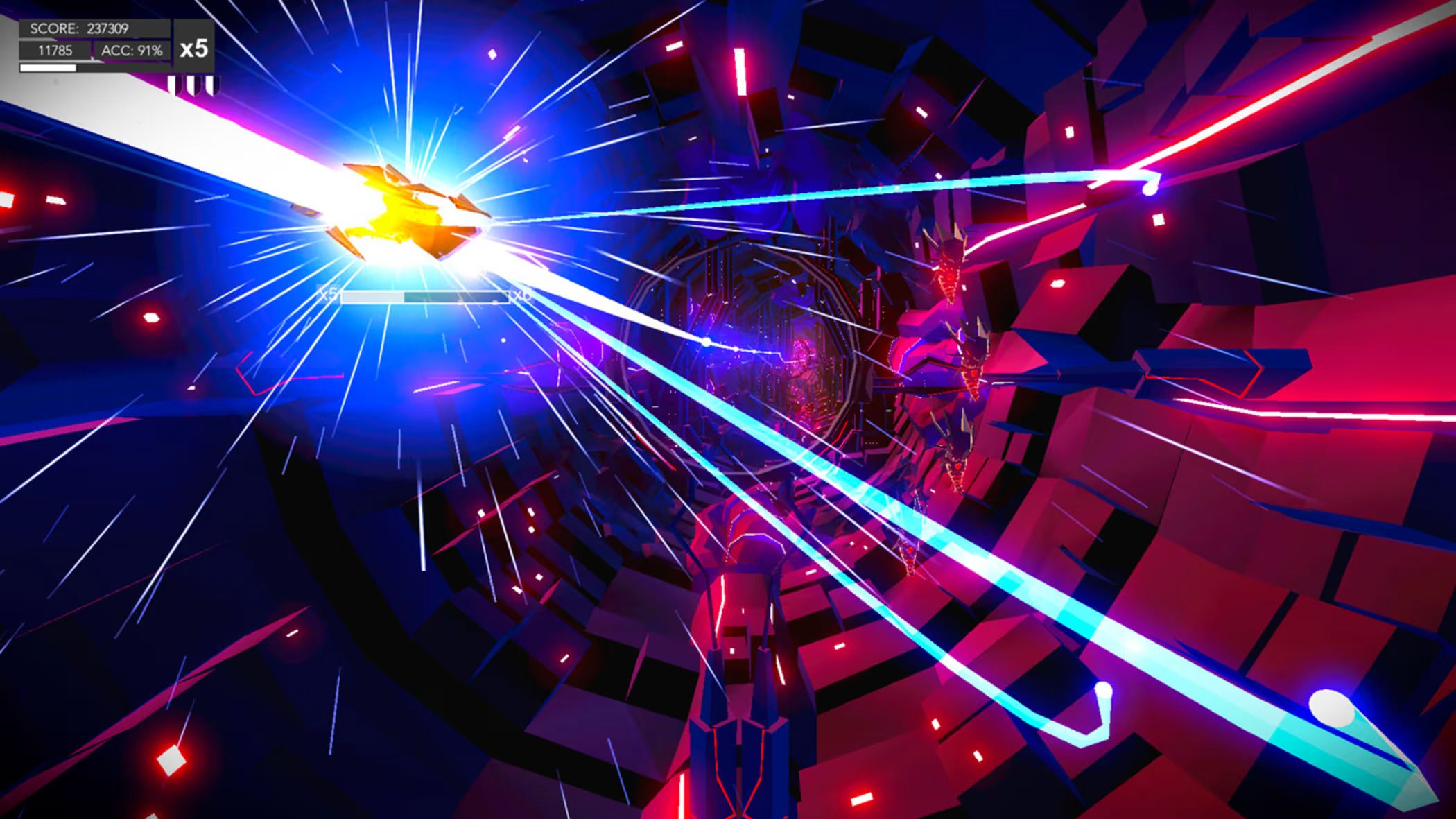The image size is (1456, 819).
Task: Click the rightmost shield health pip
Action: 210,85
